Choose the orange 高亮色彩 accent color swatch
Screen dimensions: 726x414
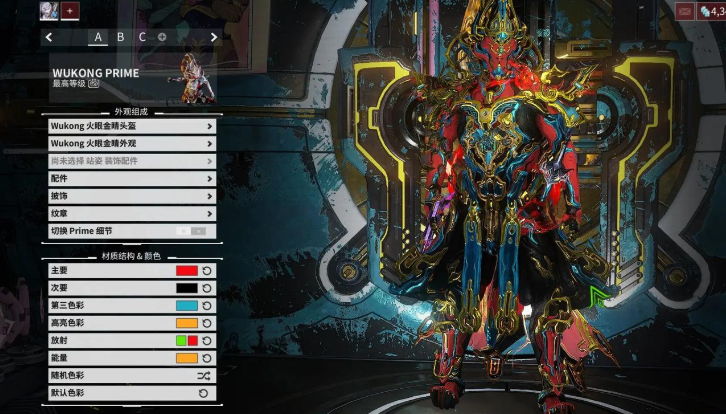pos(186,323)
